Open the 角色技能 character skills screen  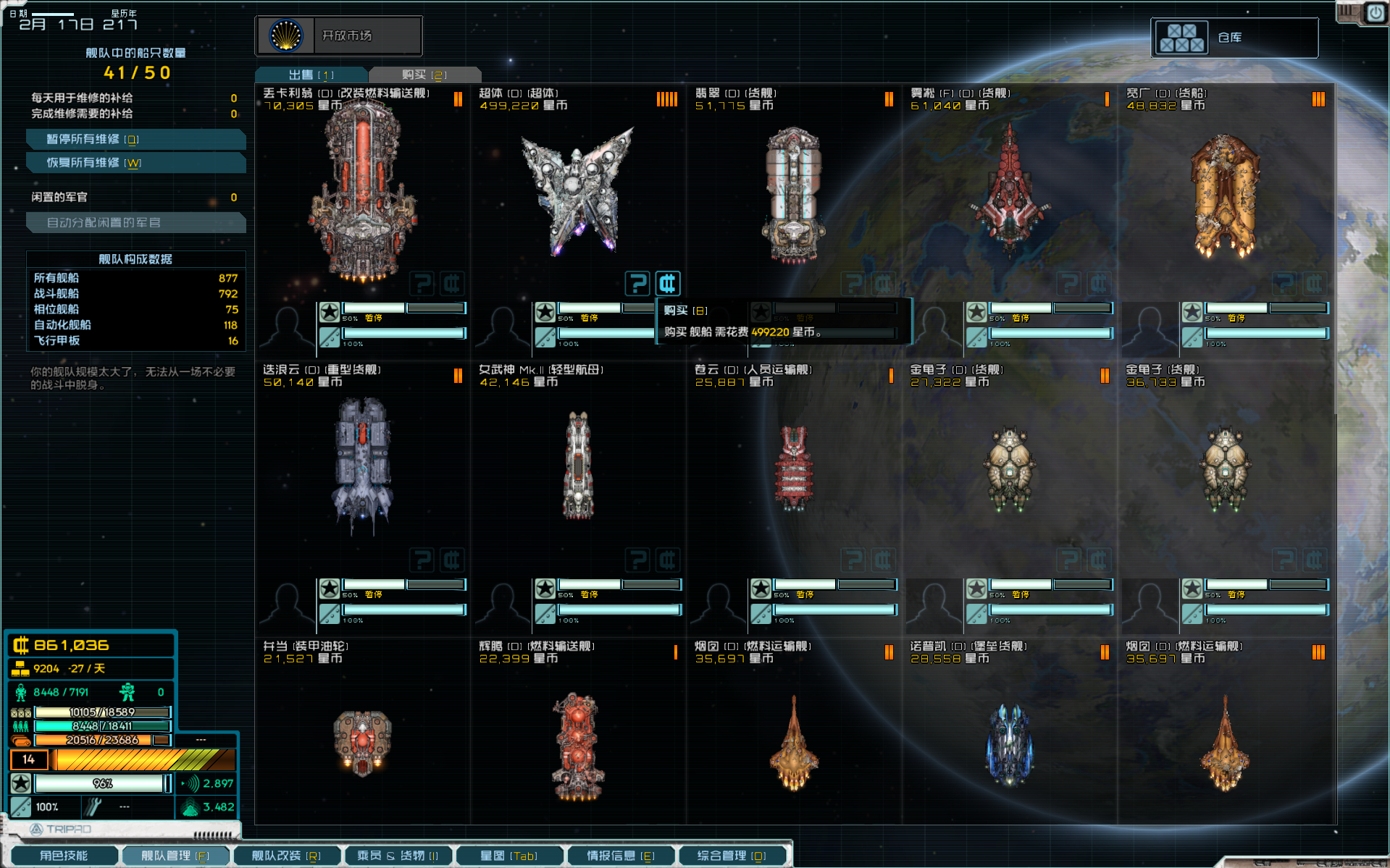64,856
